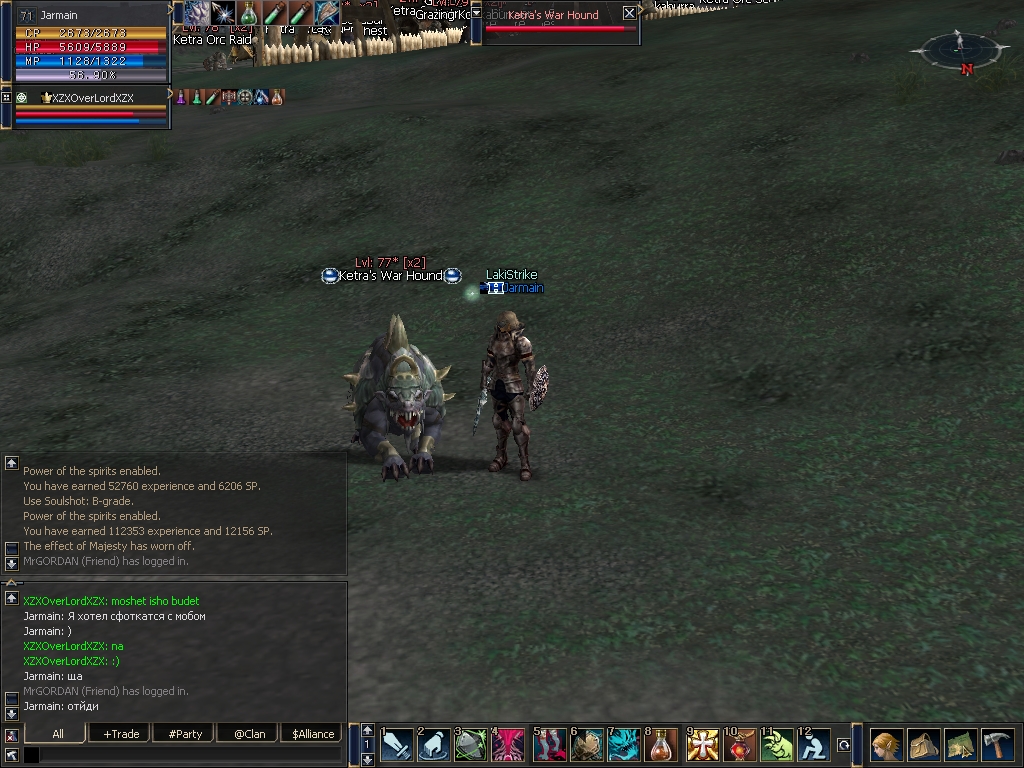Trigger the sit/stand action in slot 12

(816, 745)
